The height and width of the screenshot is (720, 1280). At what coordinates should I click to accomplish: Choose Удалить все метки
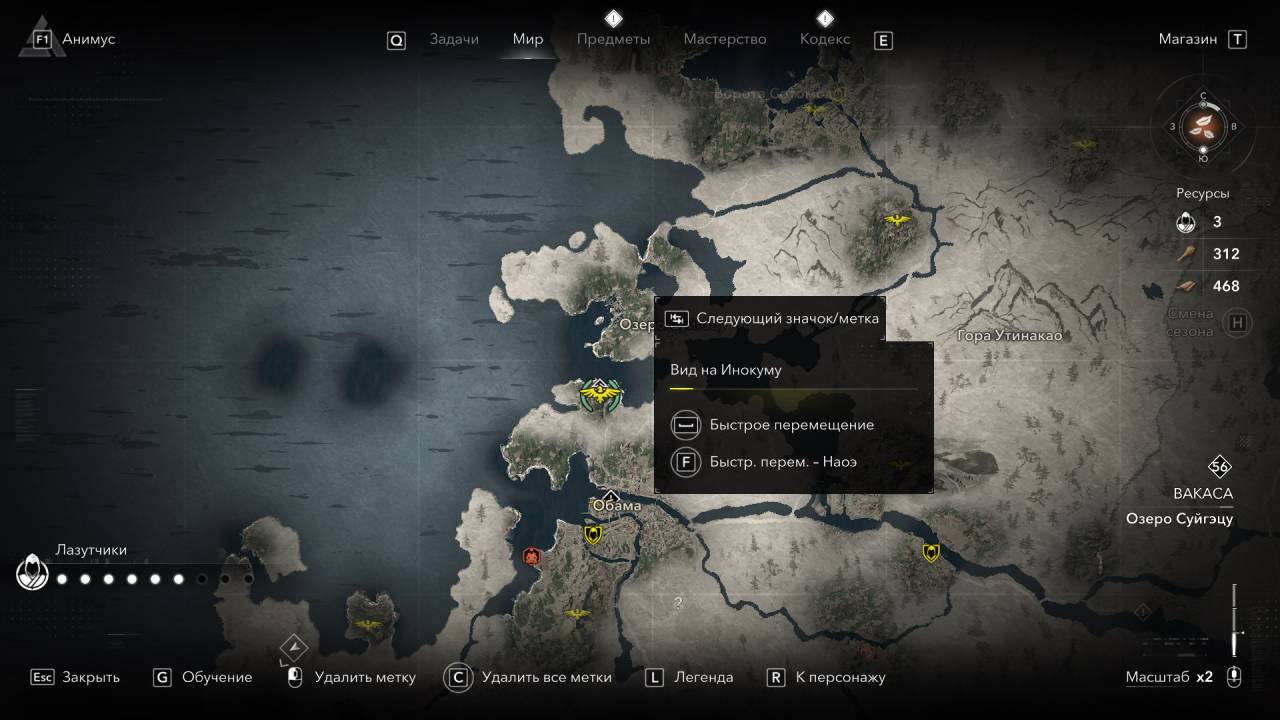tap(545, 677)
